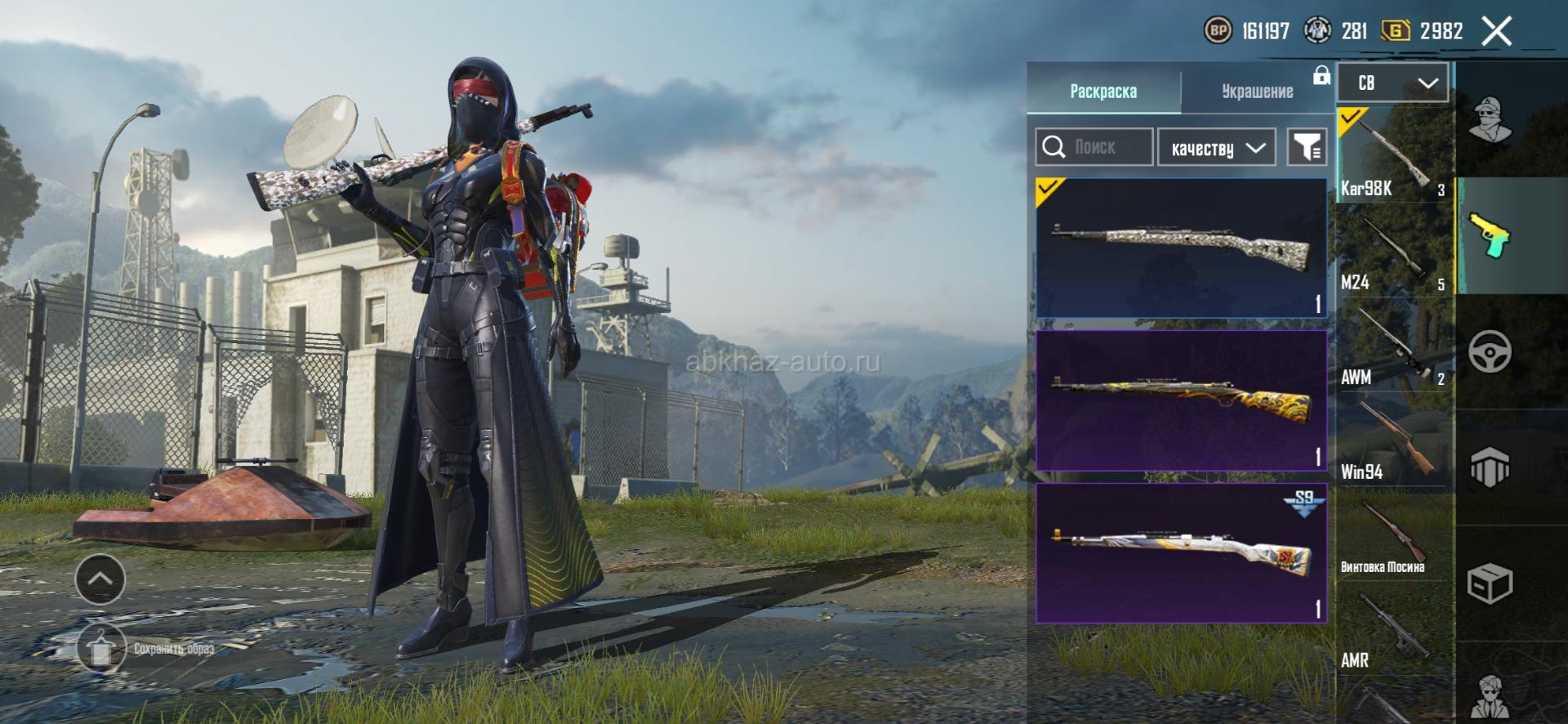Click the Сохранить образ hanger button
Screen dimensions: 1568x724
[100, 648]
